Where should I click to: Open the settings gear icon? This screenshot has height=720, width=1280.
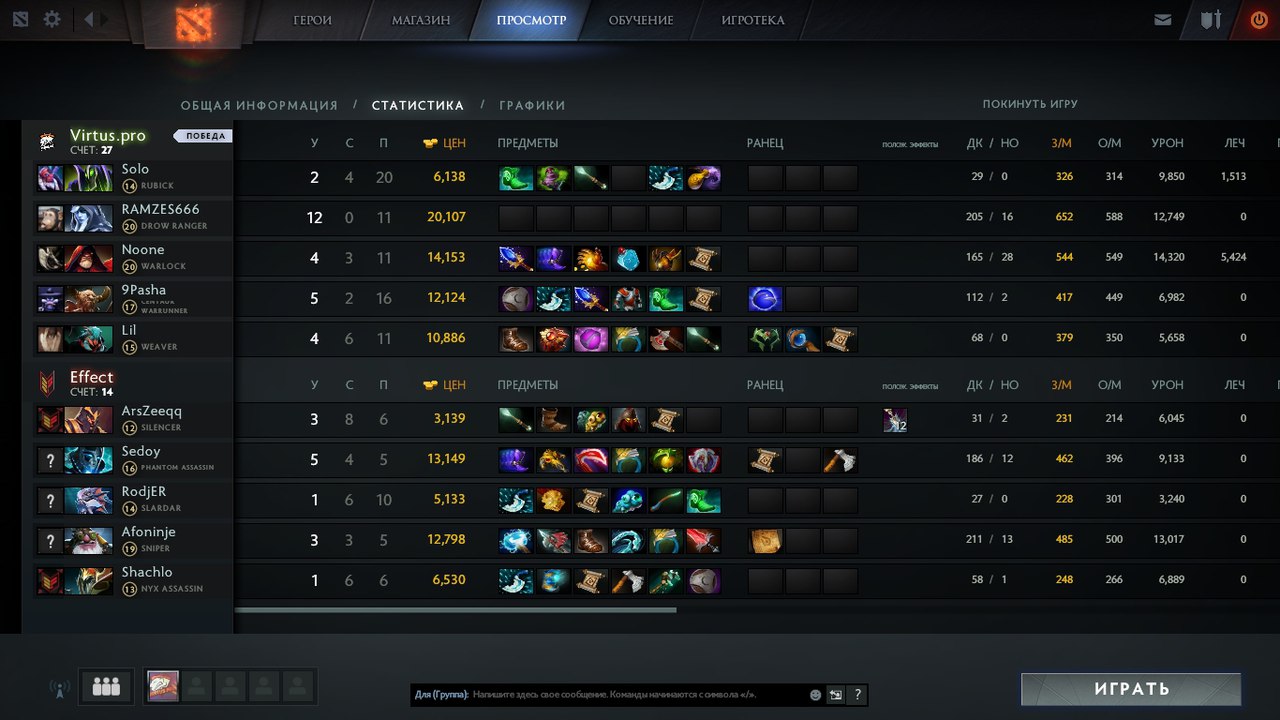52,19
